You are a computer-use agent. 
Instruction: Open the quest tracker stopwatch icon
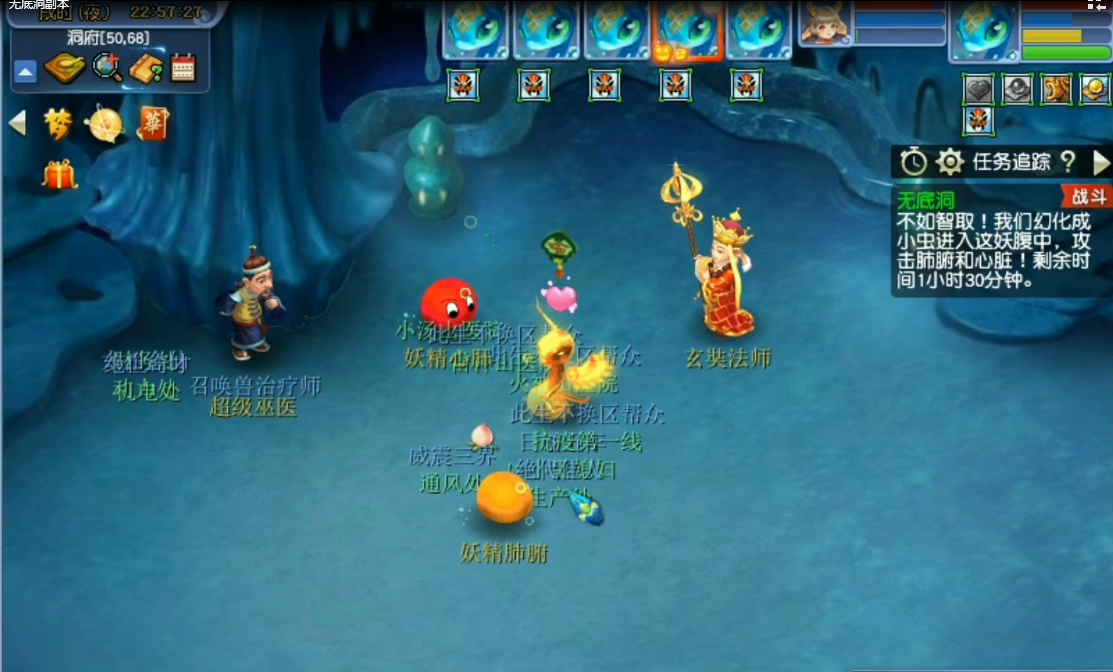(x=913, y=162)
